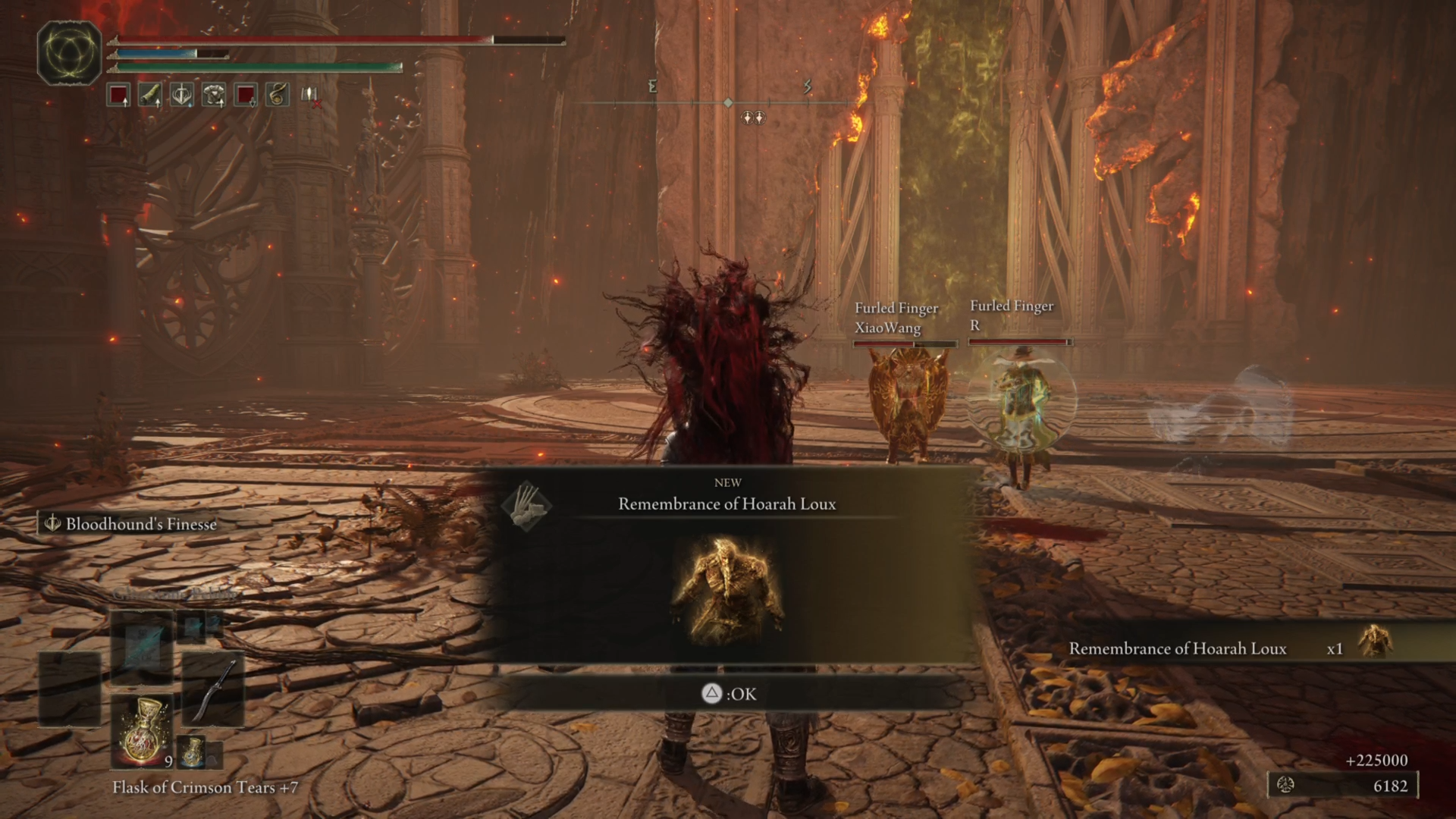Click the Furled Finger XiaoWang name label
1456x819 pixels.
pyautogui.click(x=899, y=318)
